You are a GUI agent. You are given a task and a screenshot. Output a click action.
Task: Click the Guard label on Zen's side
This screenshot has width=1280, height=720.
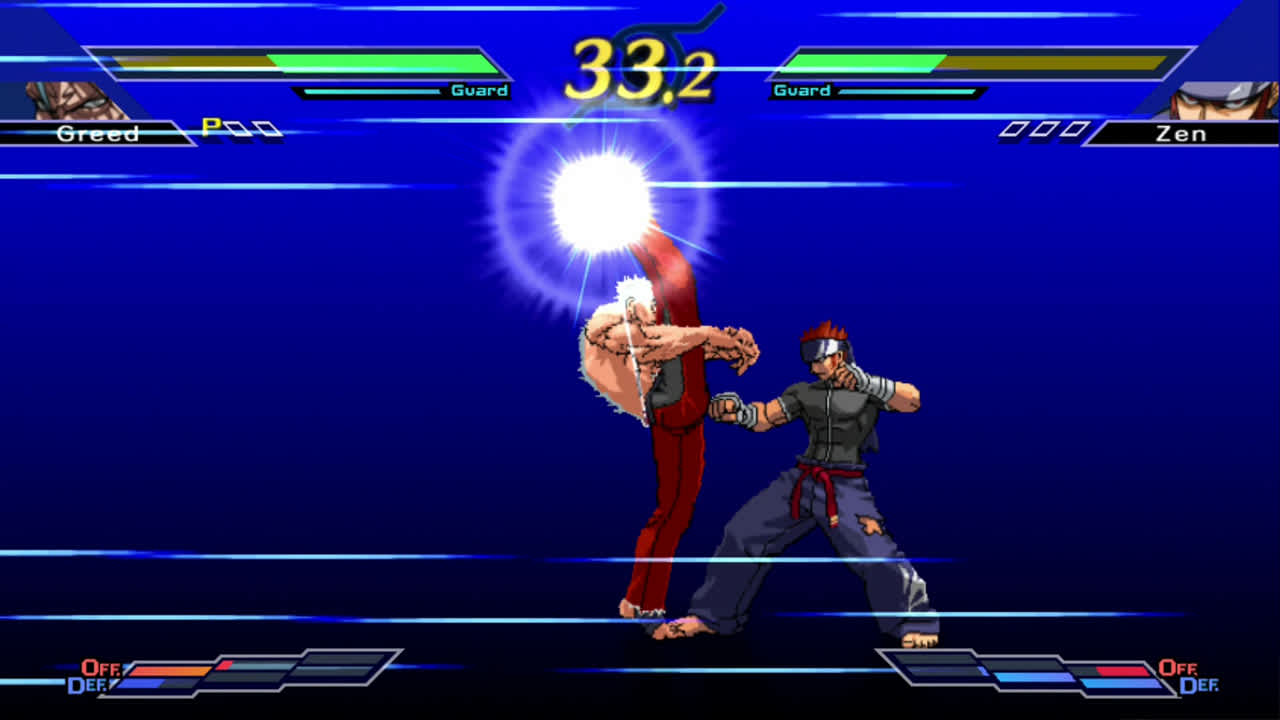[x=801, y=89]
